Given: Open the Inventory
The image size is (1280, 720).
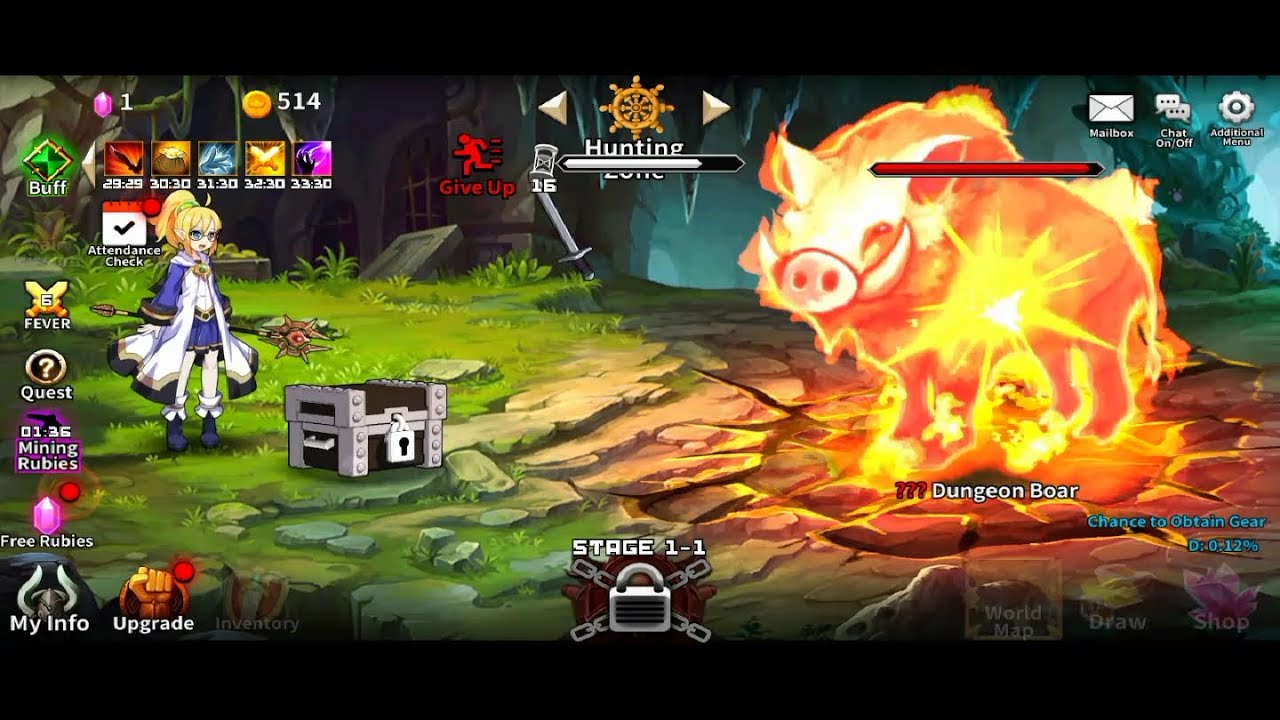Looking at the screenshot, I should [x=256, y=602].
